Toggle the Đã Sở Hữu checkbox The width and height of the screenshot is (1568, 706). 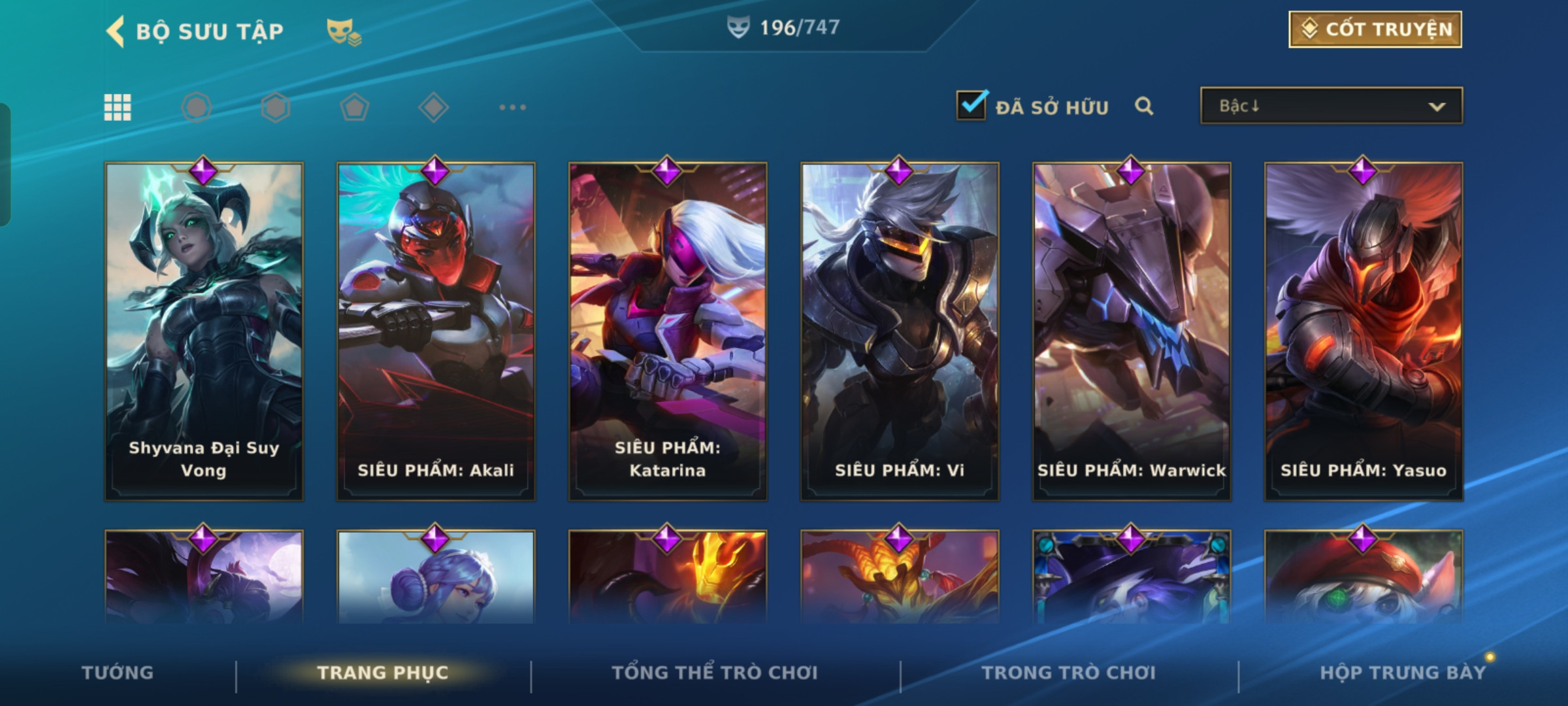[x=971, y=105]
